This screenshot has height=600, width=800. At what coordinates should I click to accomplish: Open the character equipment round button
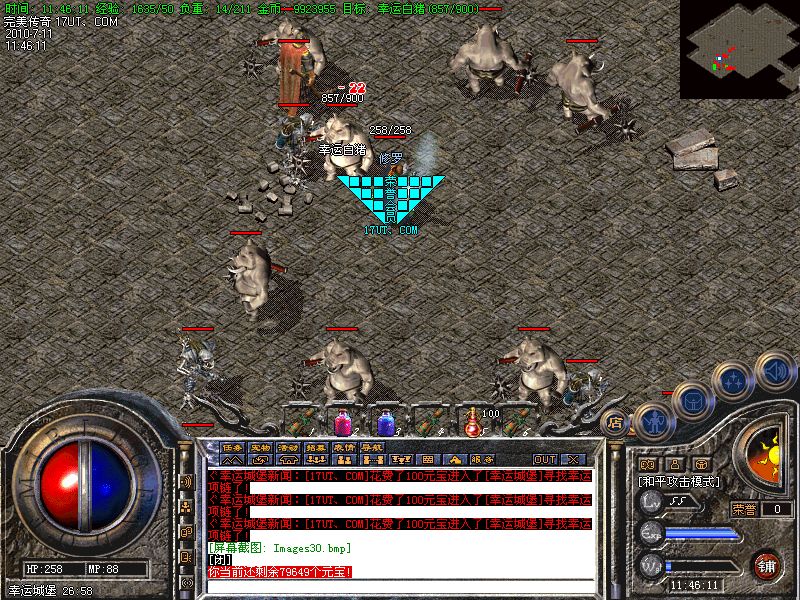pyautogui.click(x=652, y=420)
